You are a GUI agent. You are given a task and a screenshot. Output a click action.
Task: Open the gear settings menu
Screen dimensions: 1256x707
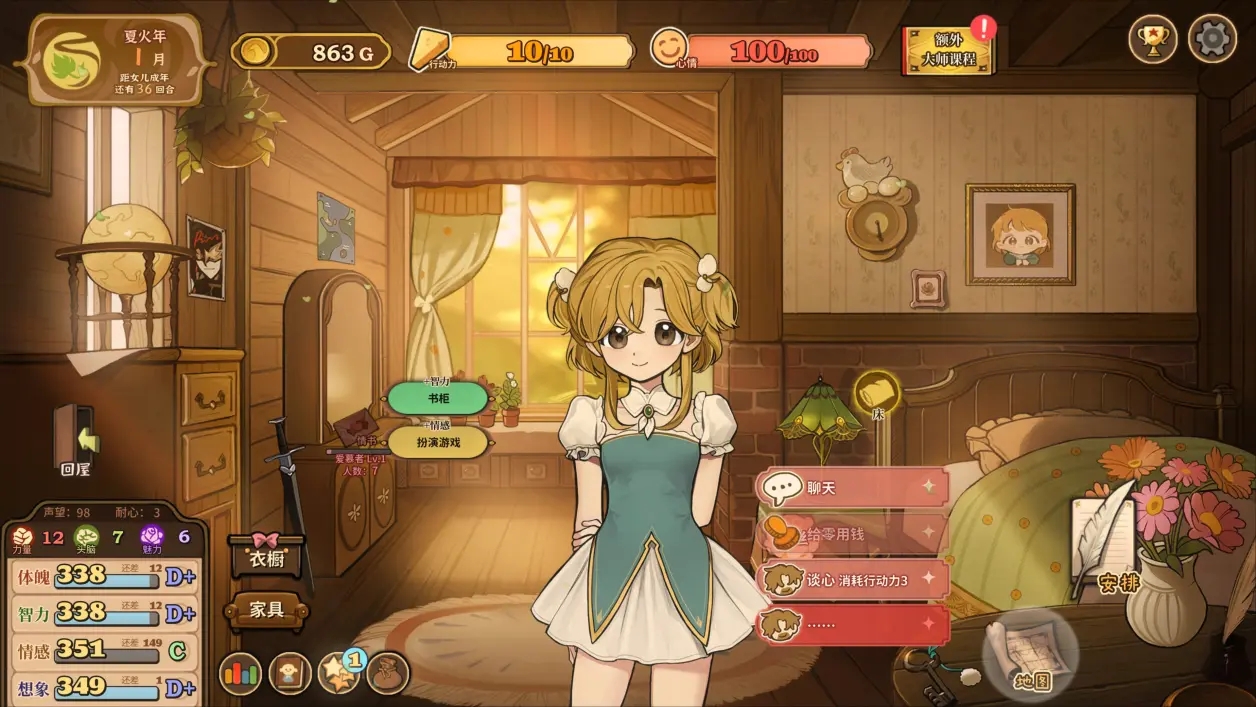click(1212, 40)
